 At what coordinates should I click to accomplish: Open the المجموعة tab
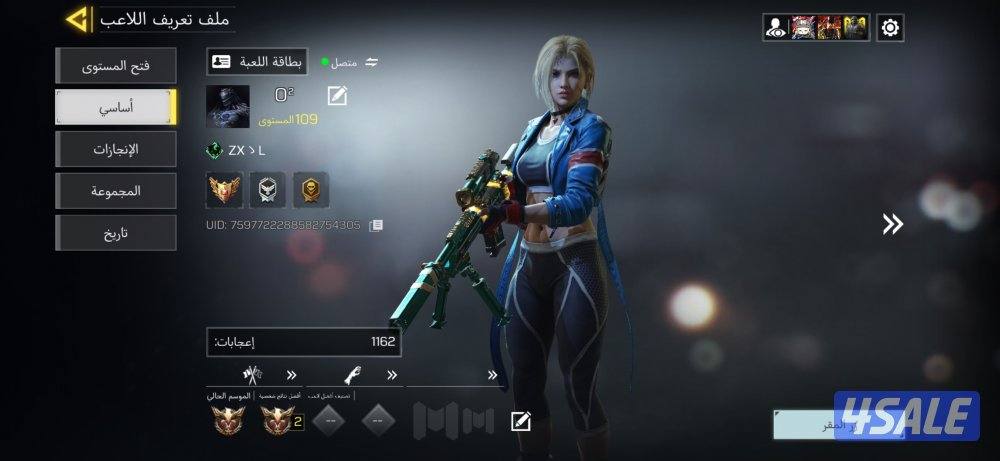[116, 191]
